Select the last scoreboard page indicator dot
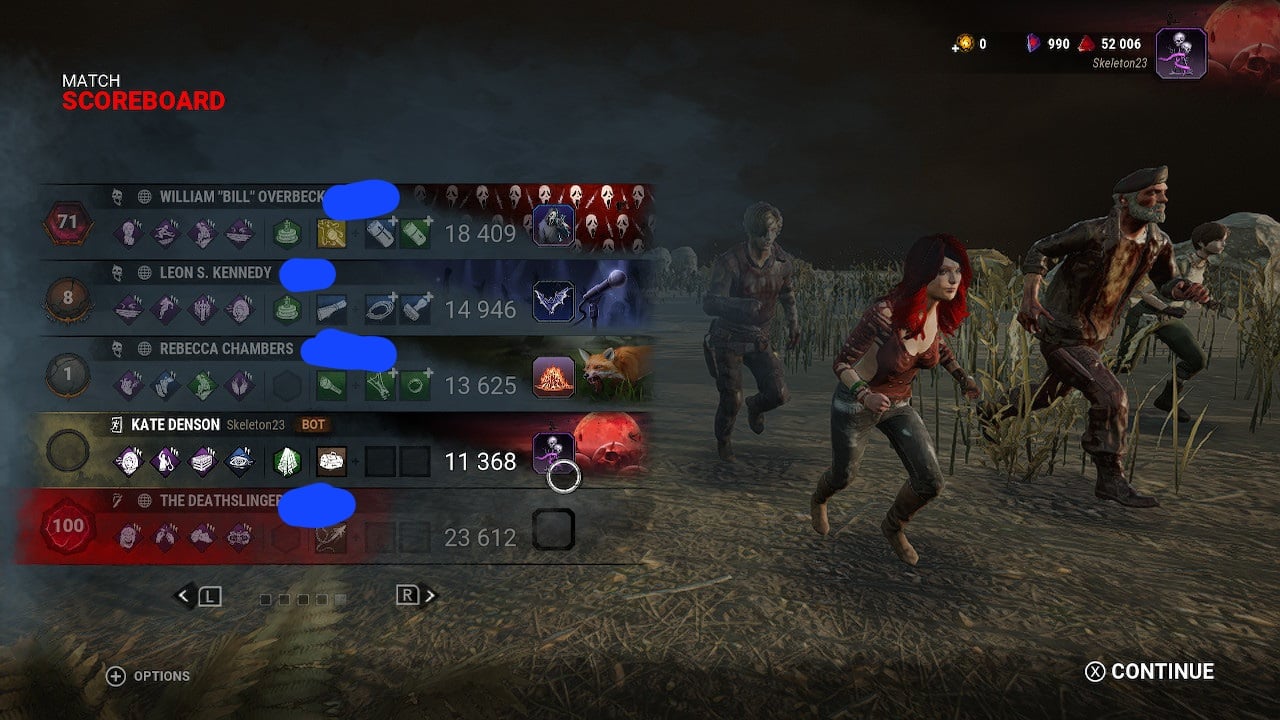Viewport: 1280px width, 720px height. click(x=340, y=599)
